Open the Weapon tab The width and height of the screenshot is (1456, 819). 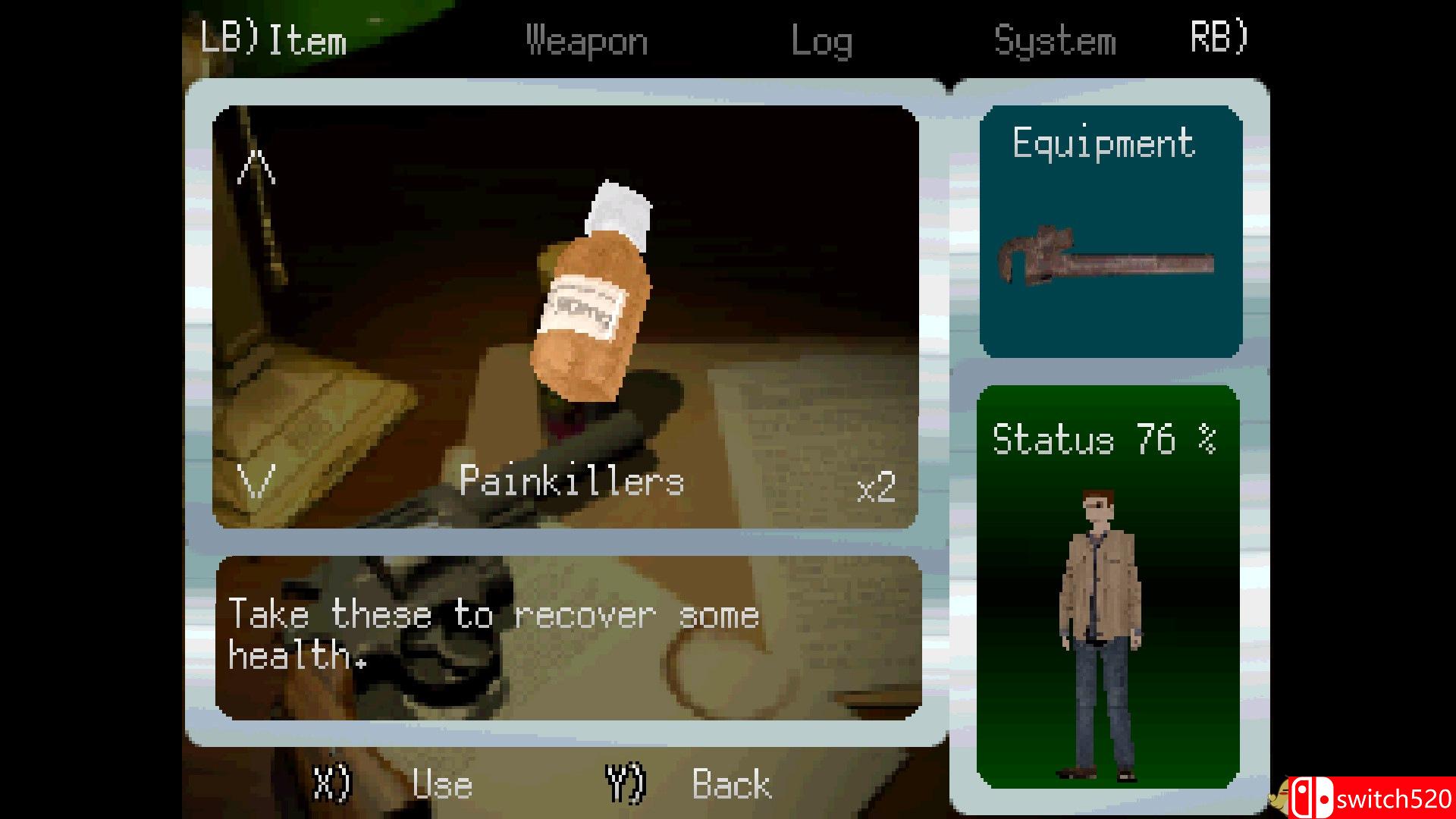tap(587, 40)
